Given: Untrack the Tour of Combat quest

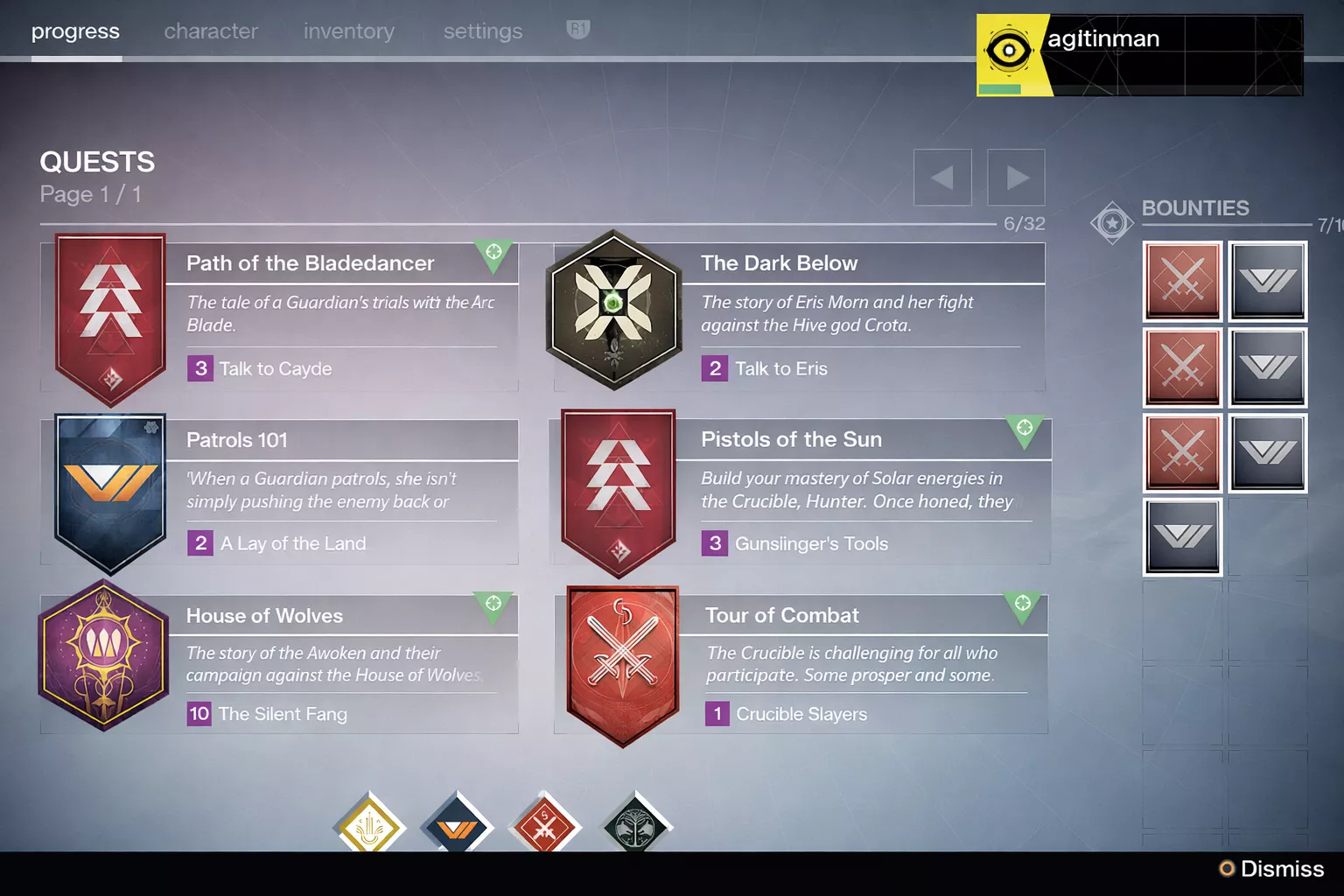Looking at the screenshot, I should tap(1023, 605).
